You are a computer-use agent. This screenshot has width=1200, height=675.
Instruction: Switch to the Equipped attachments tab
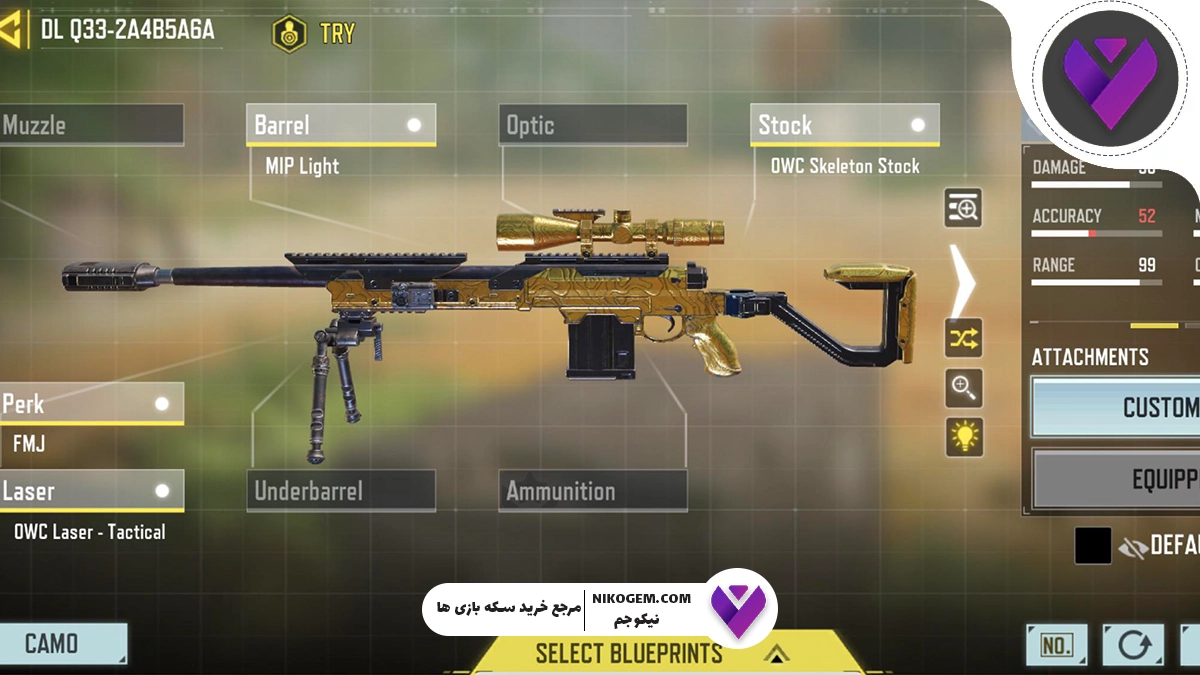pos(1116,480)
